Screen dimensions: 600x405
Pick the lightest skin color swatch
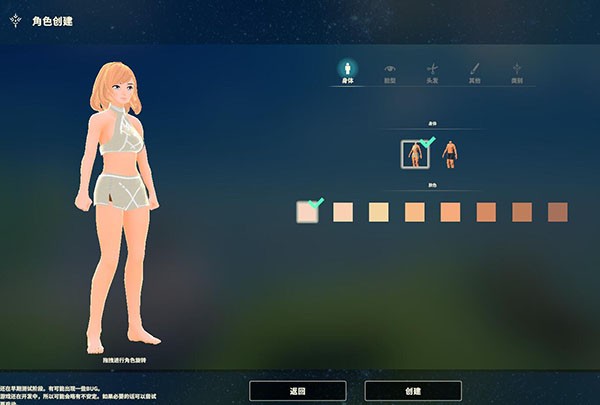(x=307, y=212)
